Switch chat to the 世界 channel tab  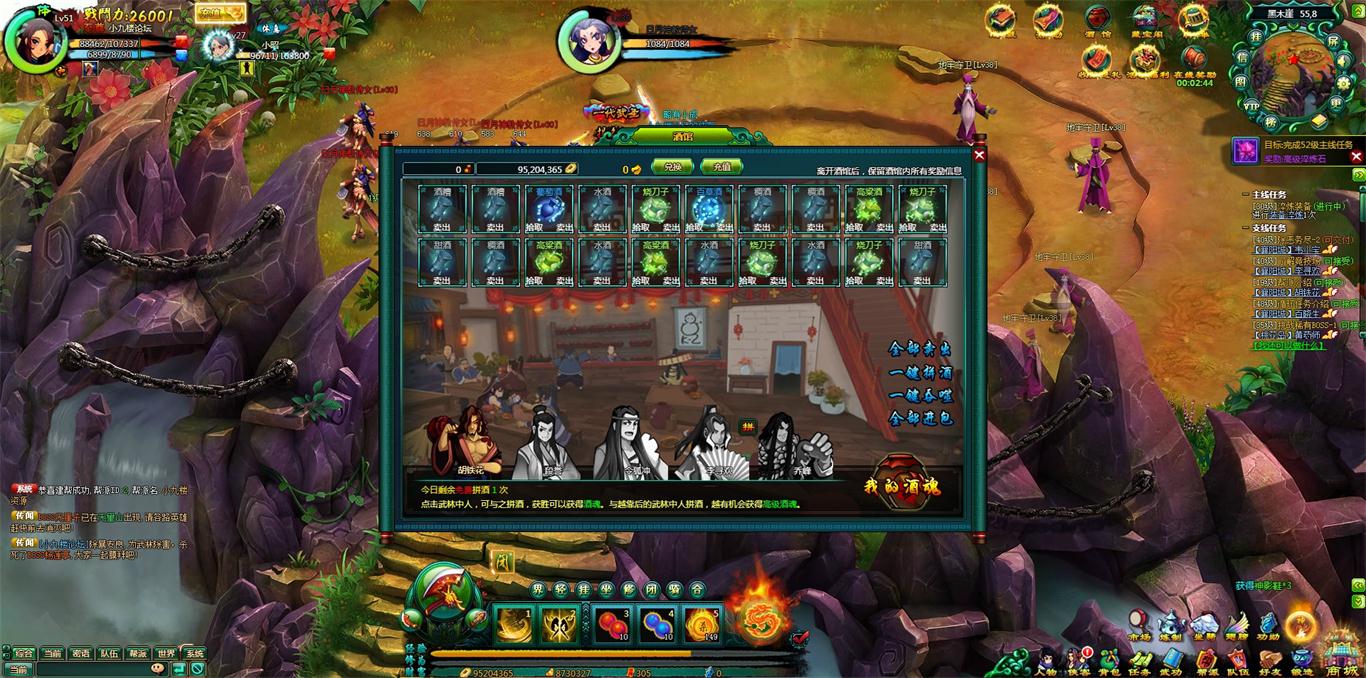(165, 653)
